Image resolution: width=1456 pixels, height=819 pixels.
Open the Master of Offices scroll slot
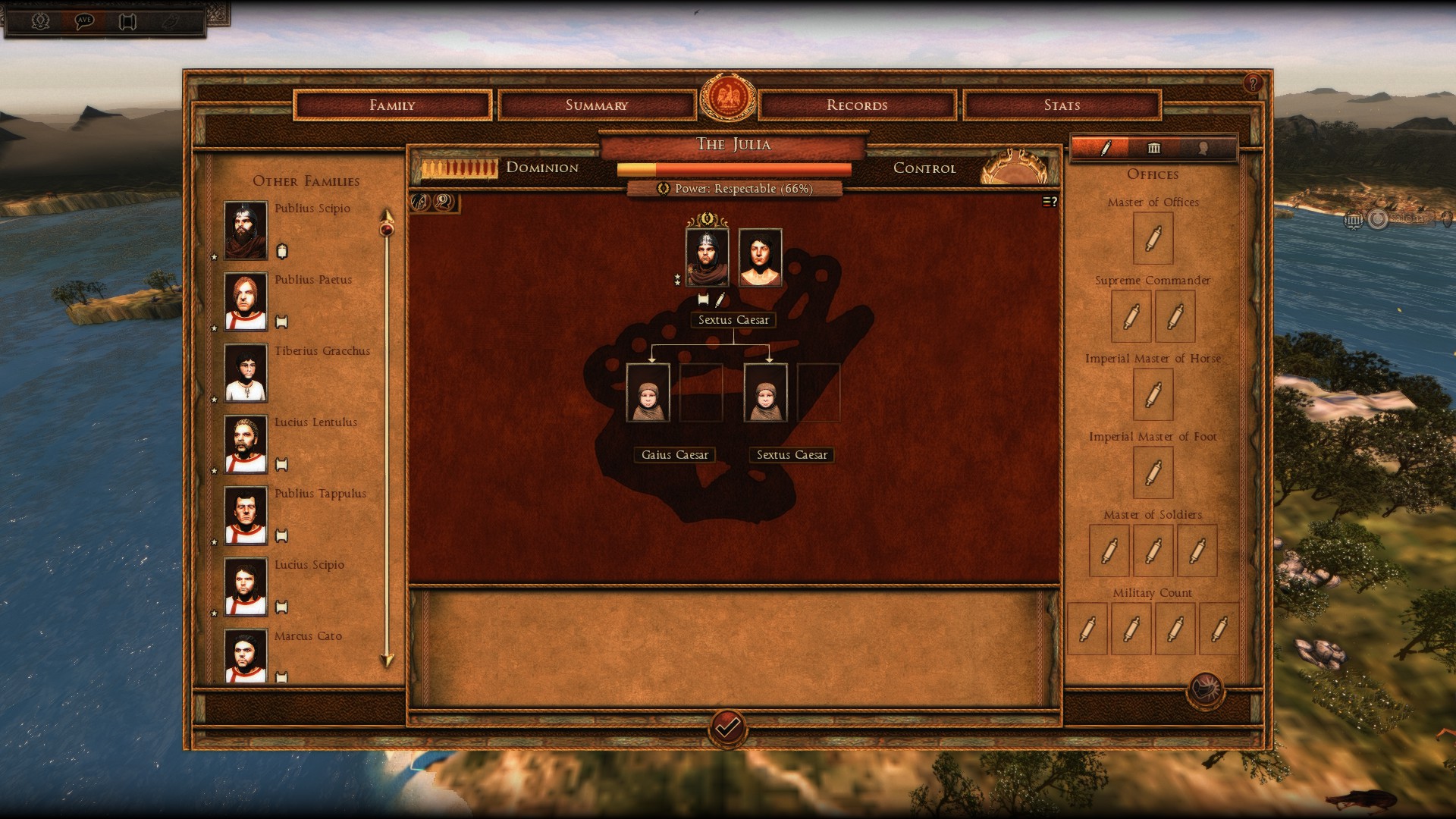pyautogui.click(x=1153, y=238)
